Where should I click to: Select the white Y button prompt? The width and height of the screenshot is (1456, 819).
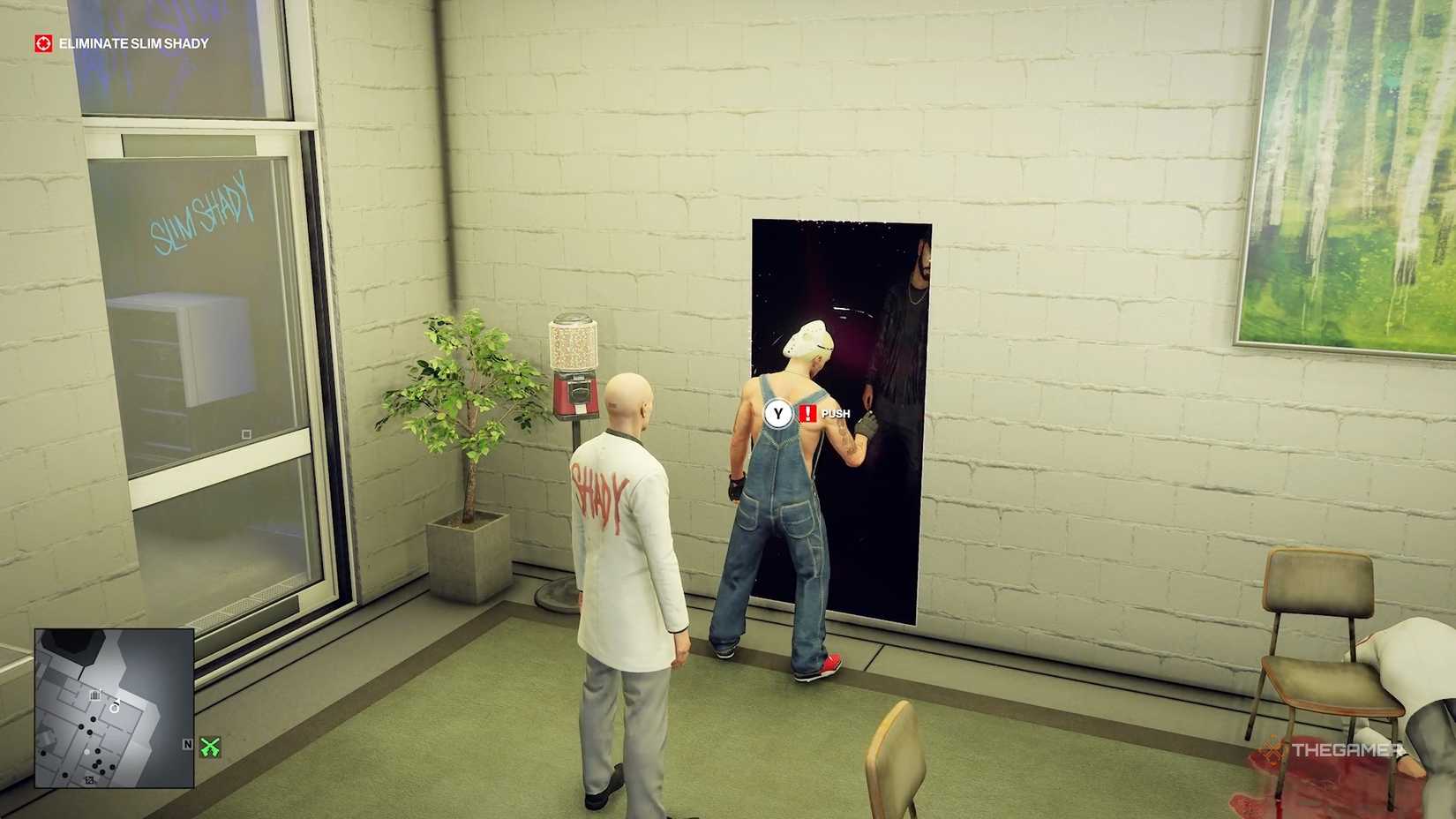[x=777, y=411]
